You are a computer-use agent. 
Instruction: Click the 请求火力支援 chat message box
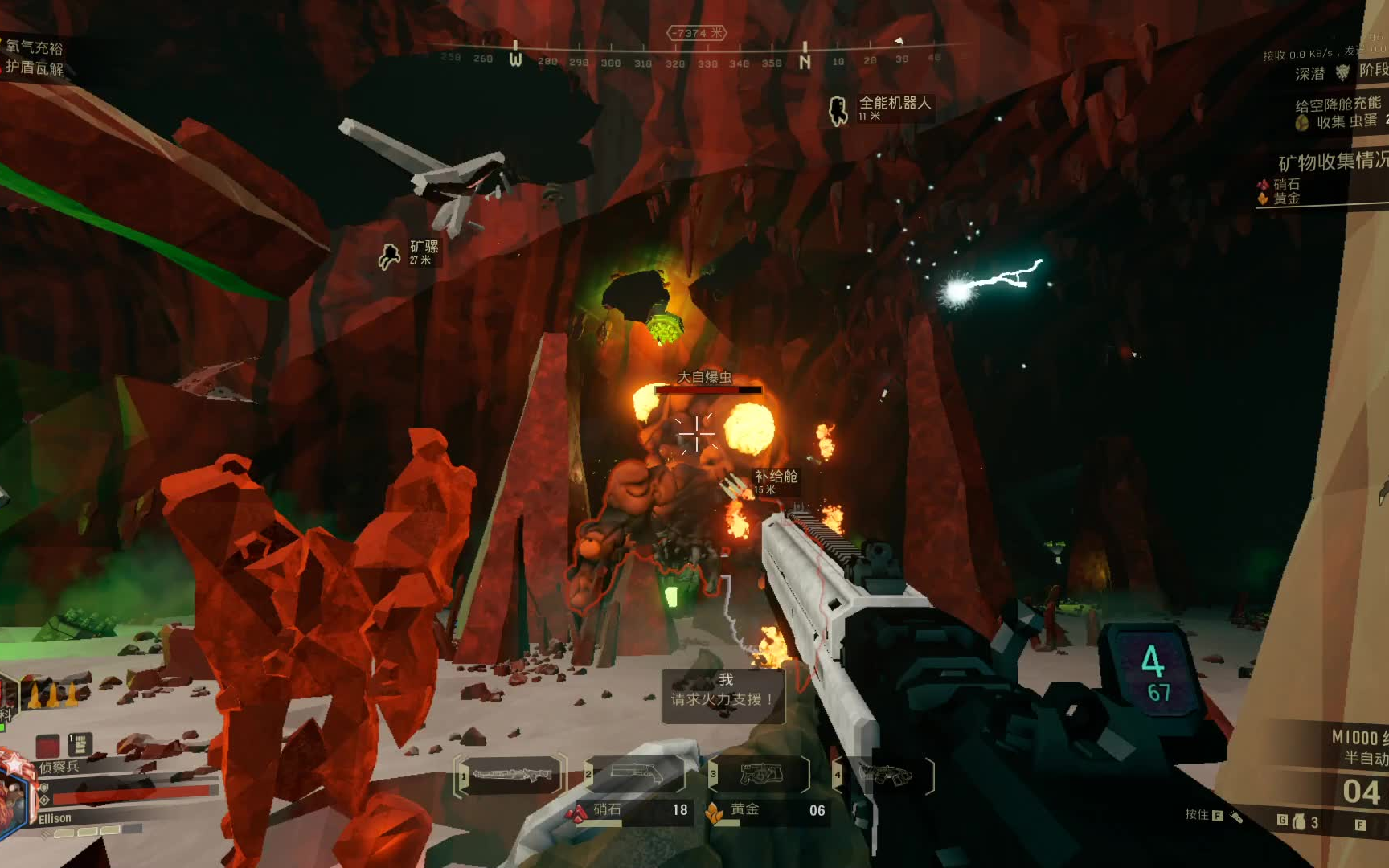723,697
